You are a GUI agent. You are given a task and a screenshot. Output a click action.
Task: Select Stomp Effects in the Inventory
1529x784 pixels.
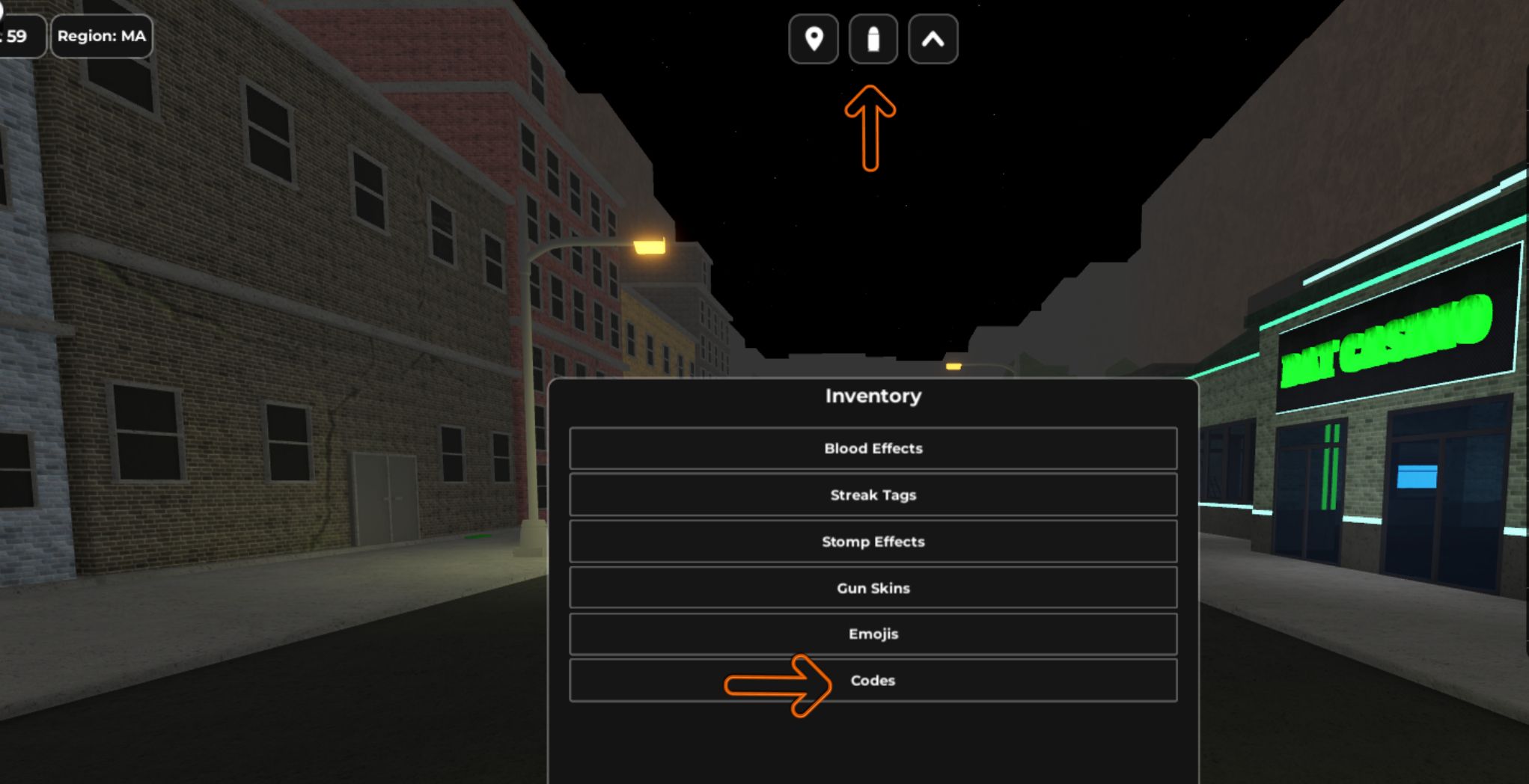[873, 541]
